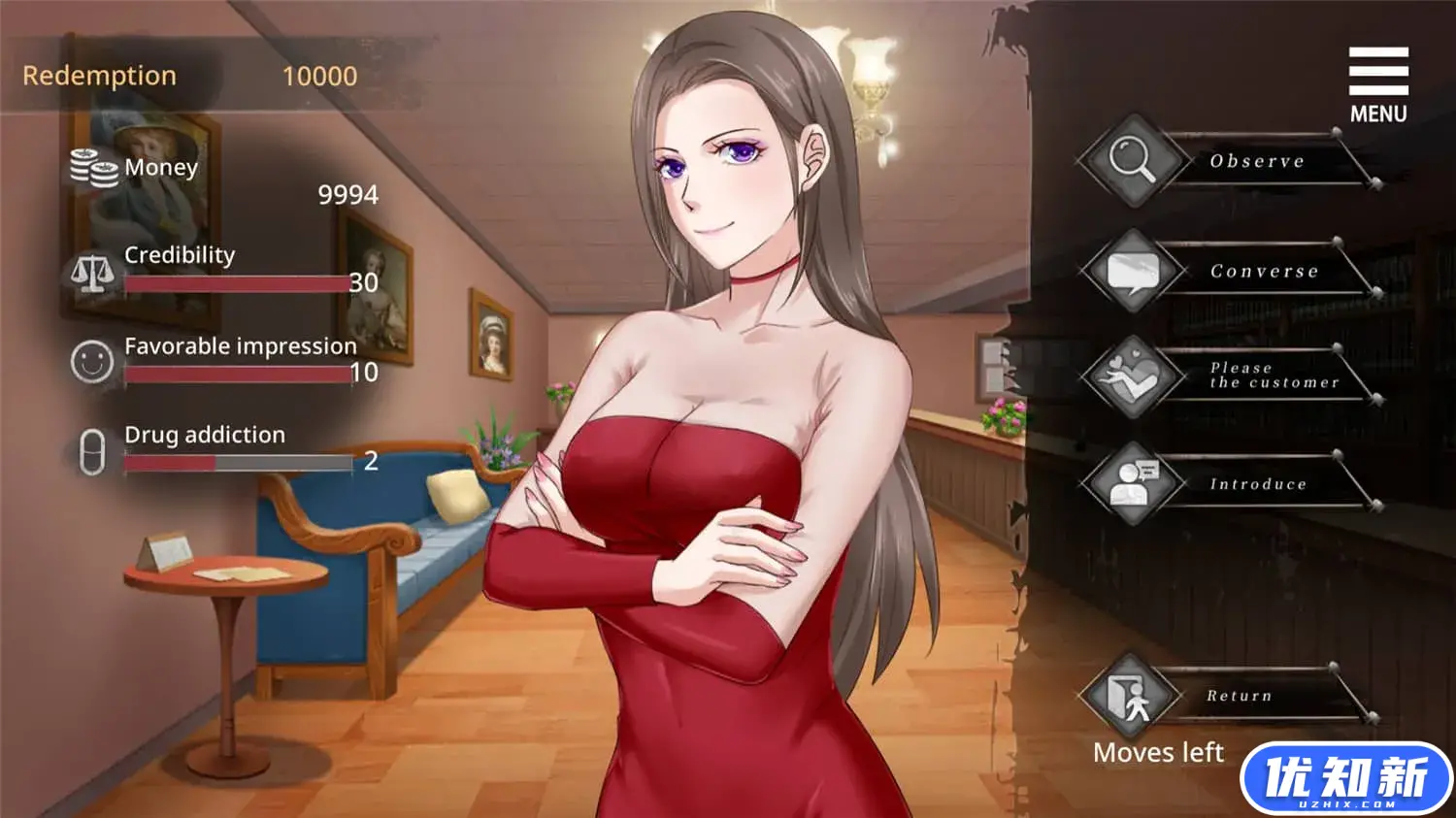Open the MENU hamburger icon
Image resolution: width=1456 pixels, height=818 pixels.
click(1377, 70)
